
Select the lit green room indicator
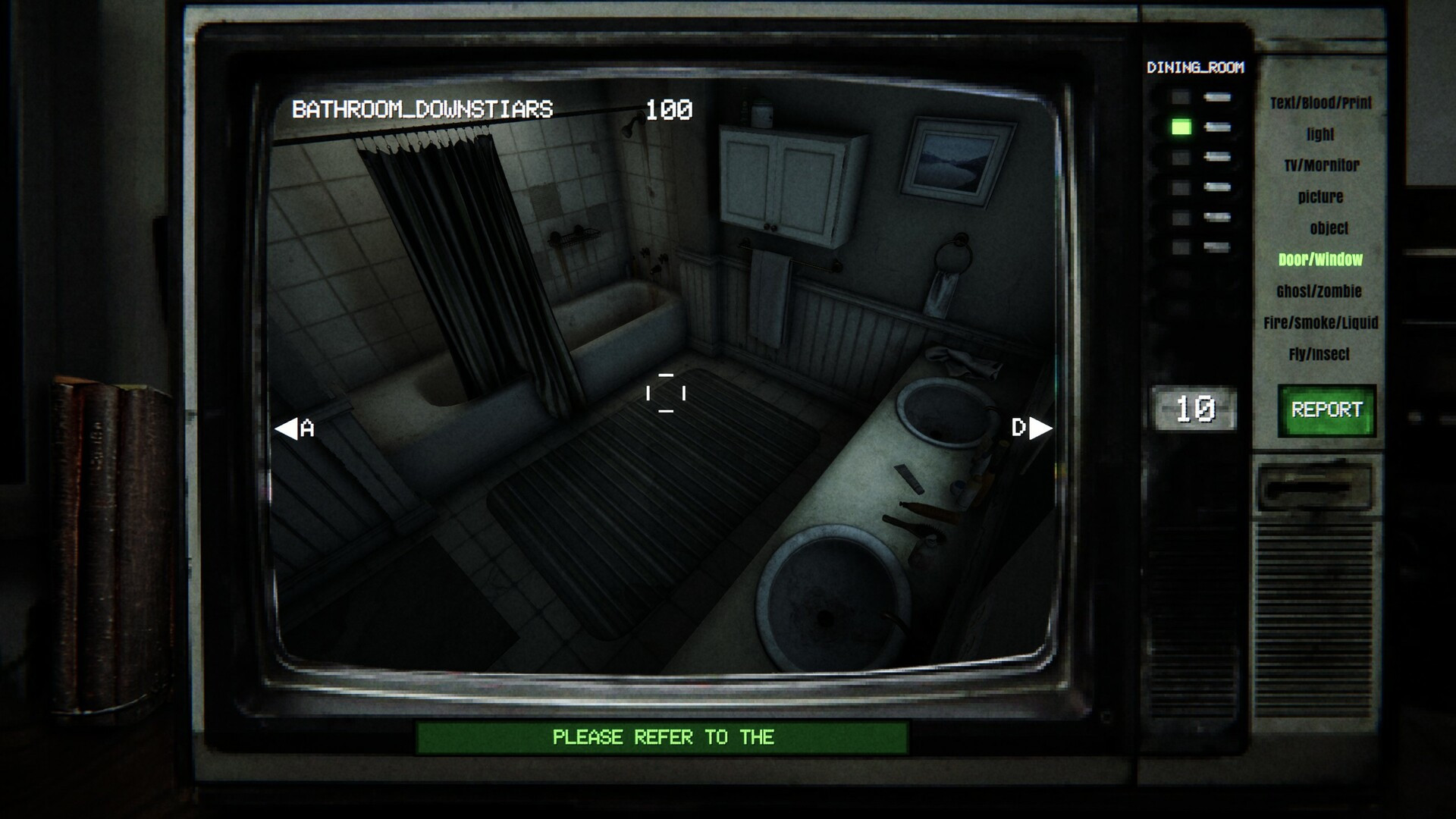1181,127
